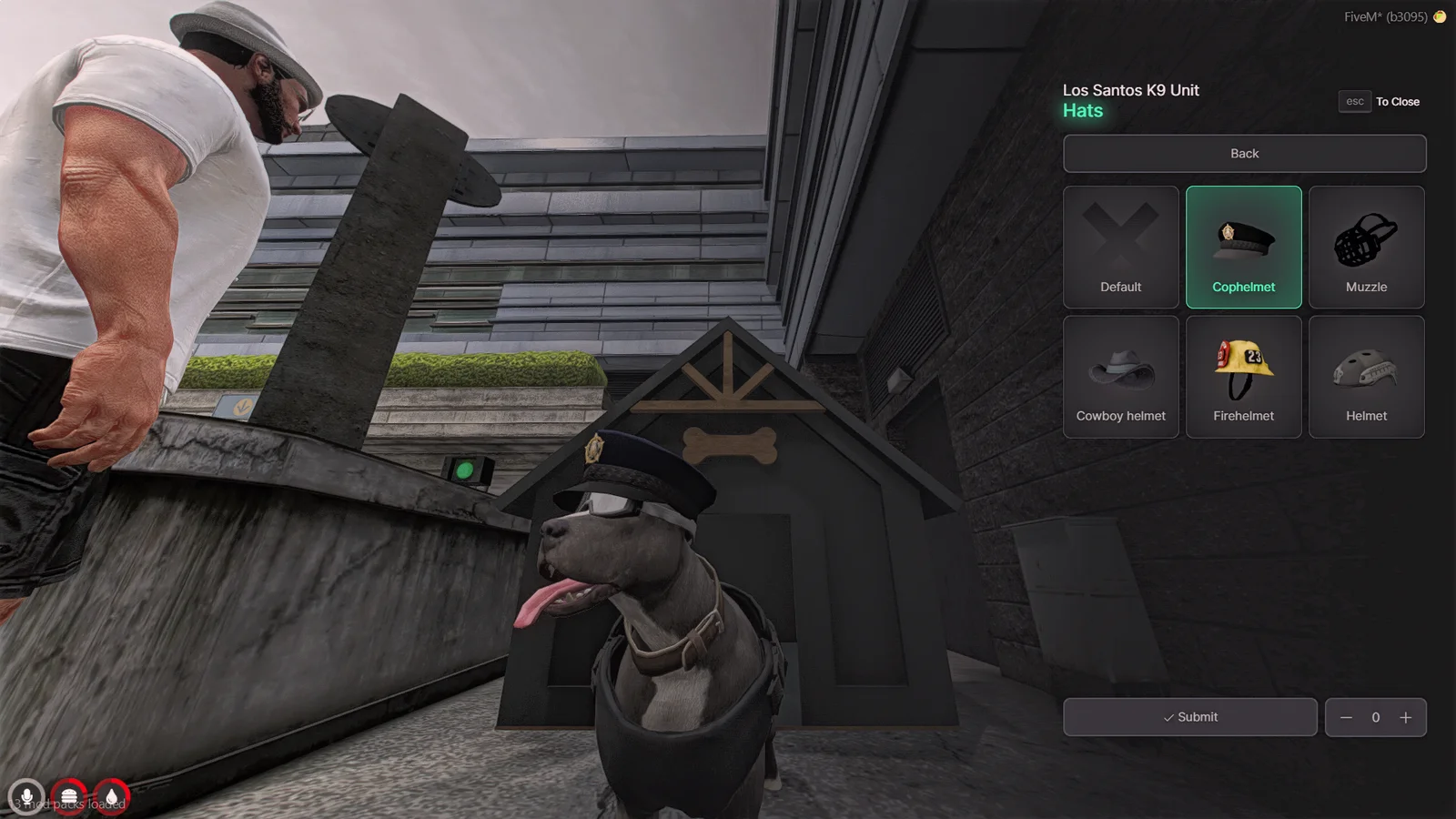Viewport: 1456px width, 819px height.
Task: Go back with the Back button
Action: (1244, 154)
